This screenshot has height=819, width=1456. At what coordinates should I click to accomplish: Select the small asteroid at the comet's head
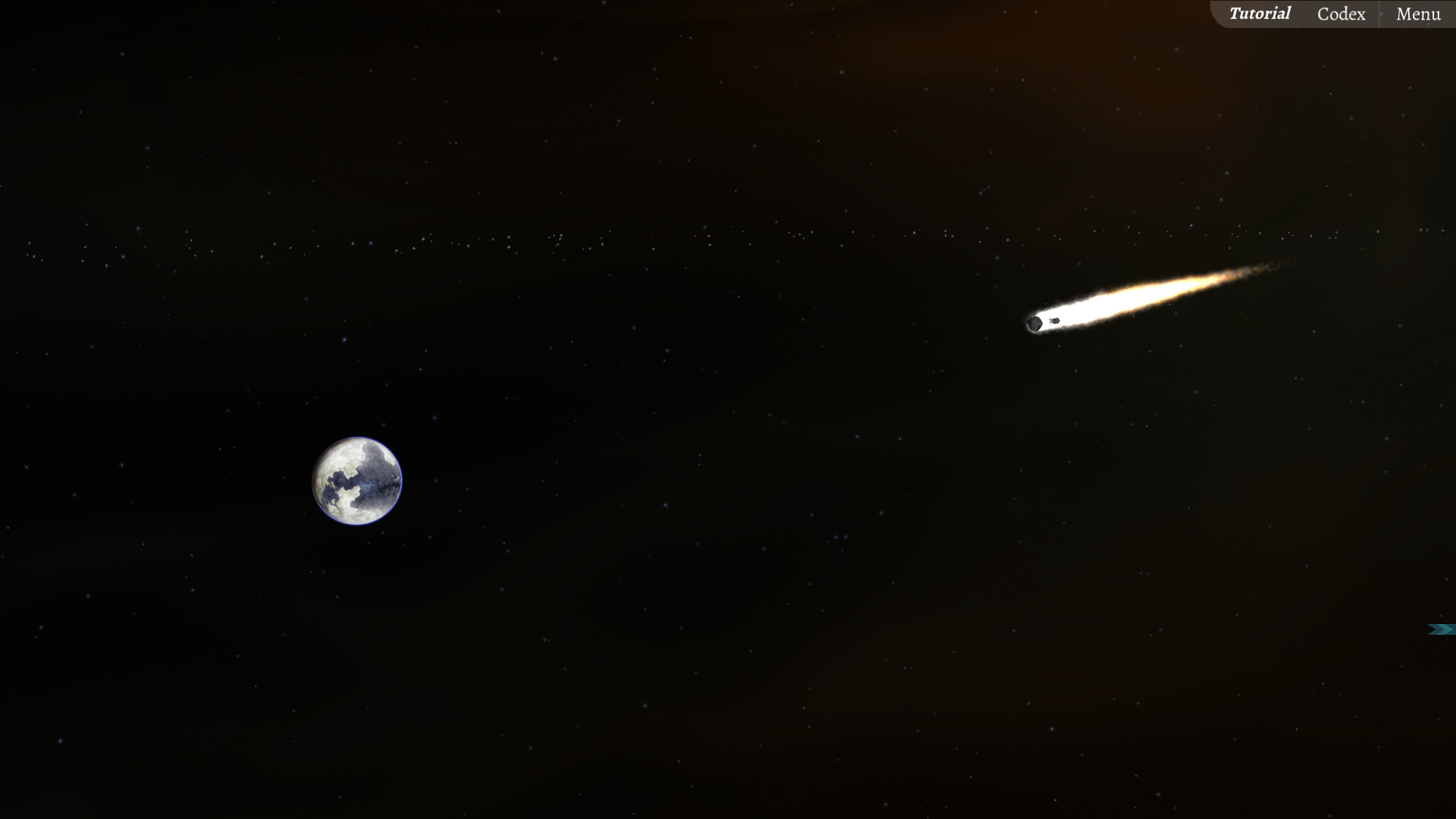click(1034, 325)
